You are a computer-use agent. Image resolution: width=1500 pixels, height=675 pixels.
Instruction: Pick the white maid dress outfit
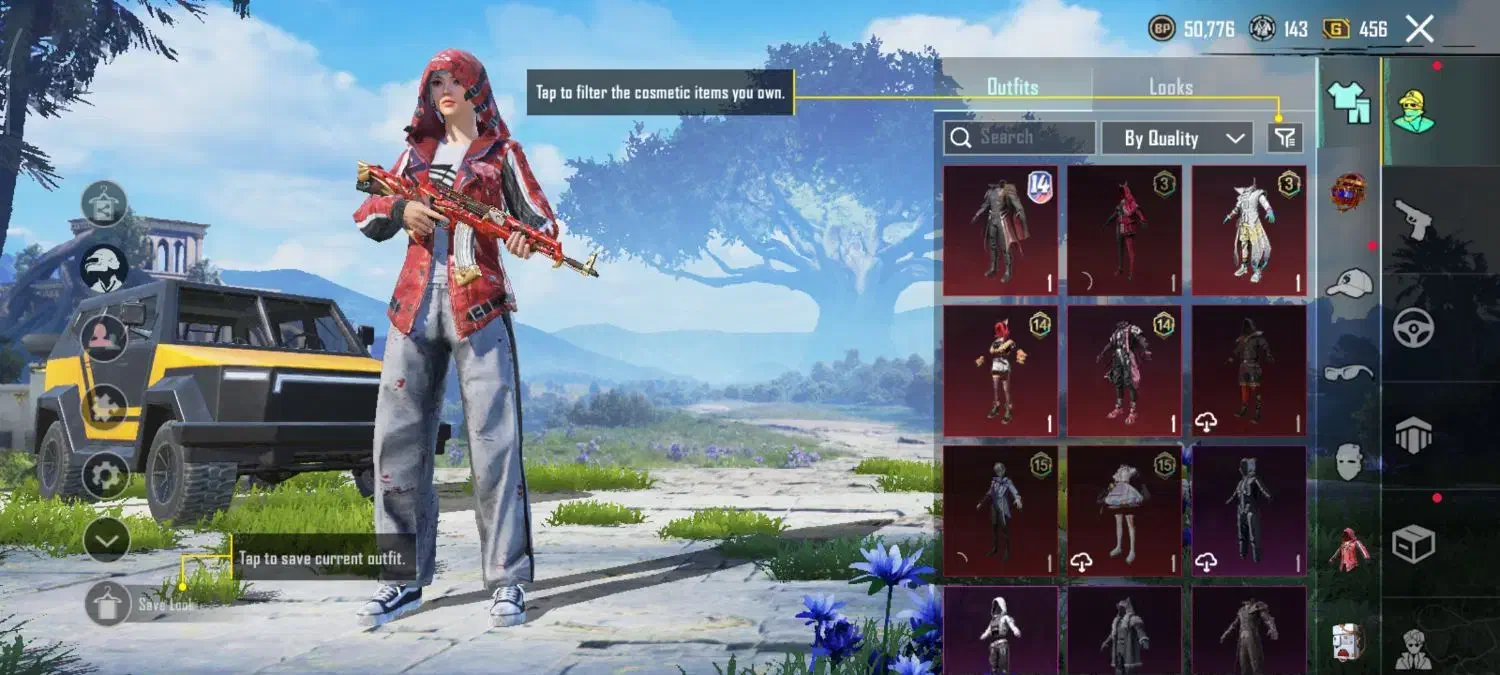click(x=1124, y=511)
